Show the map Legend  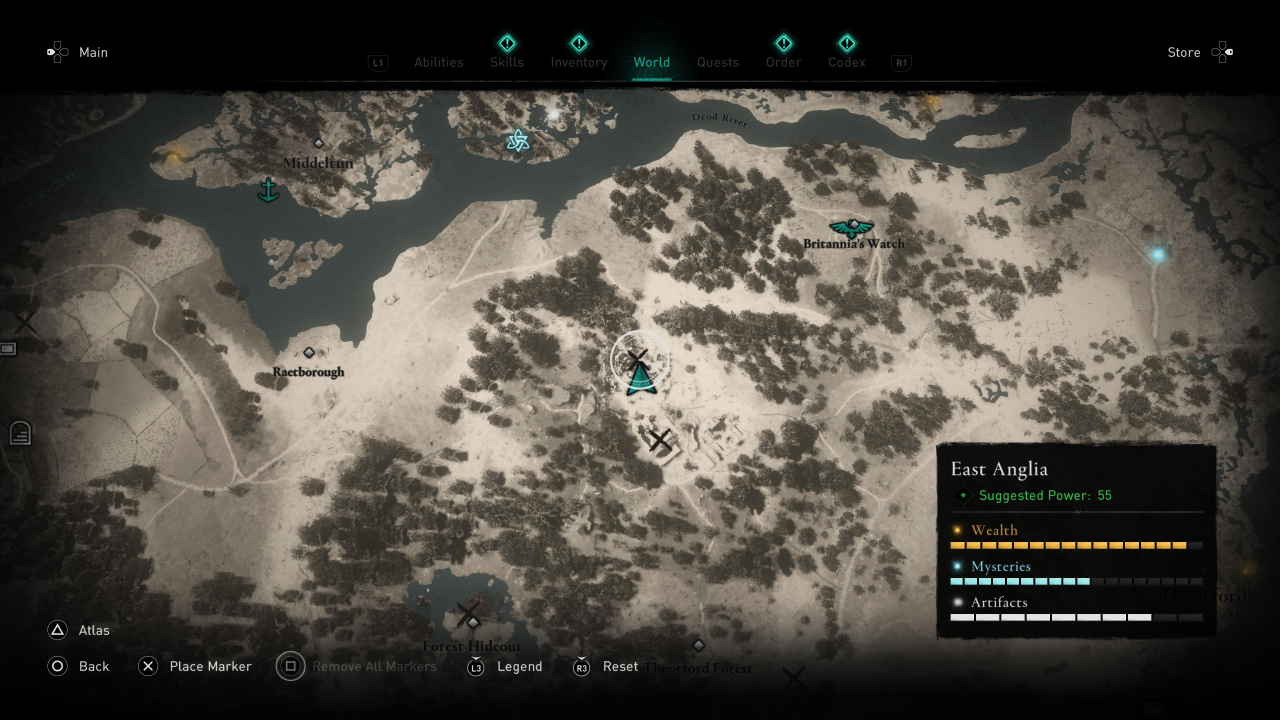pos(519,666)
